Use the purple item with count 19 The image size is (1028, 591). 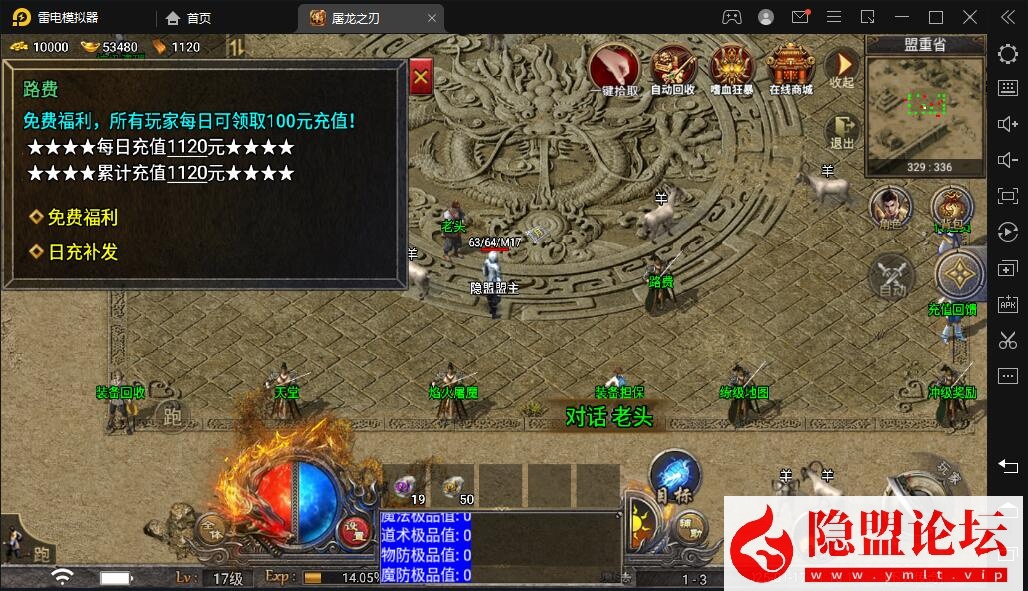406,486
